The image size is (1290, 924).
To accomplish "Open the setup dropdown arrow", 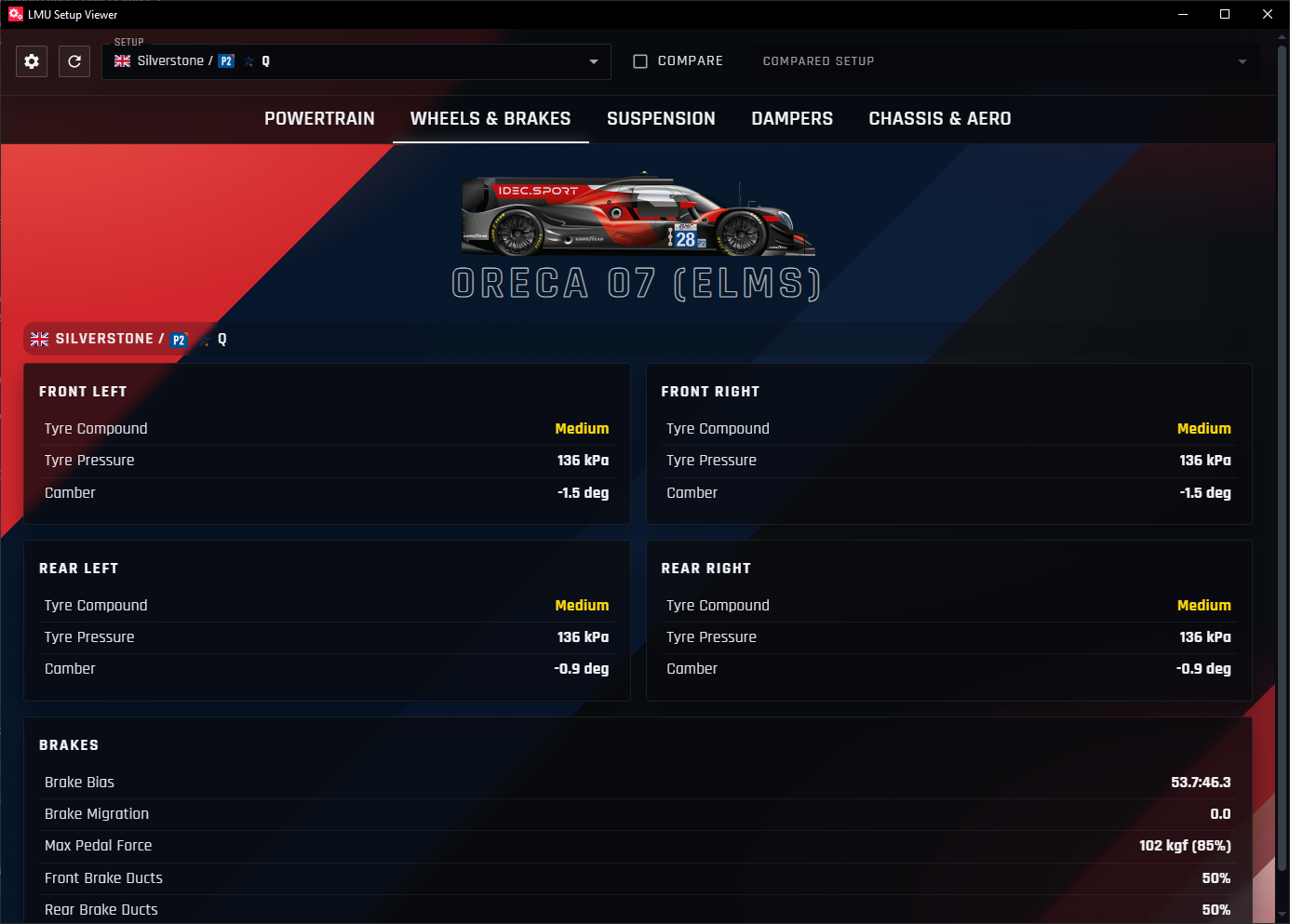I will click(594, 61).
